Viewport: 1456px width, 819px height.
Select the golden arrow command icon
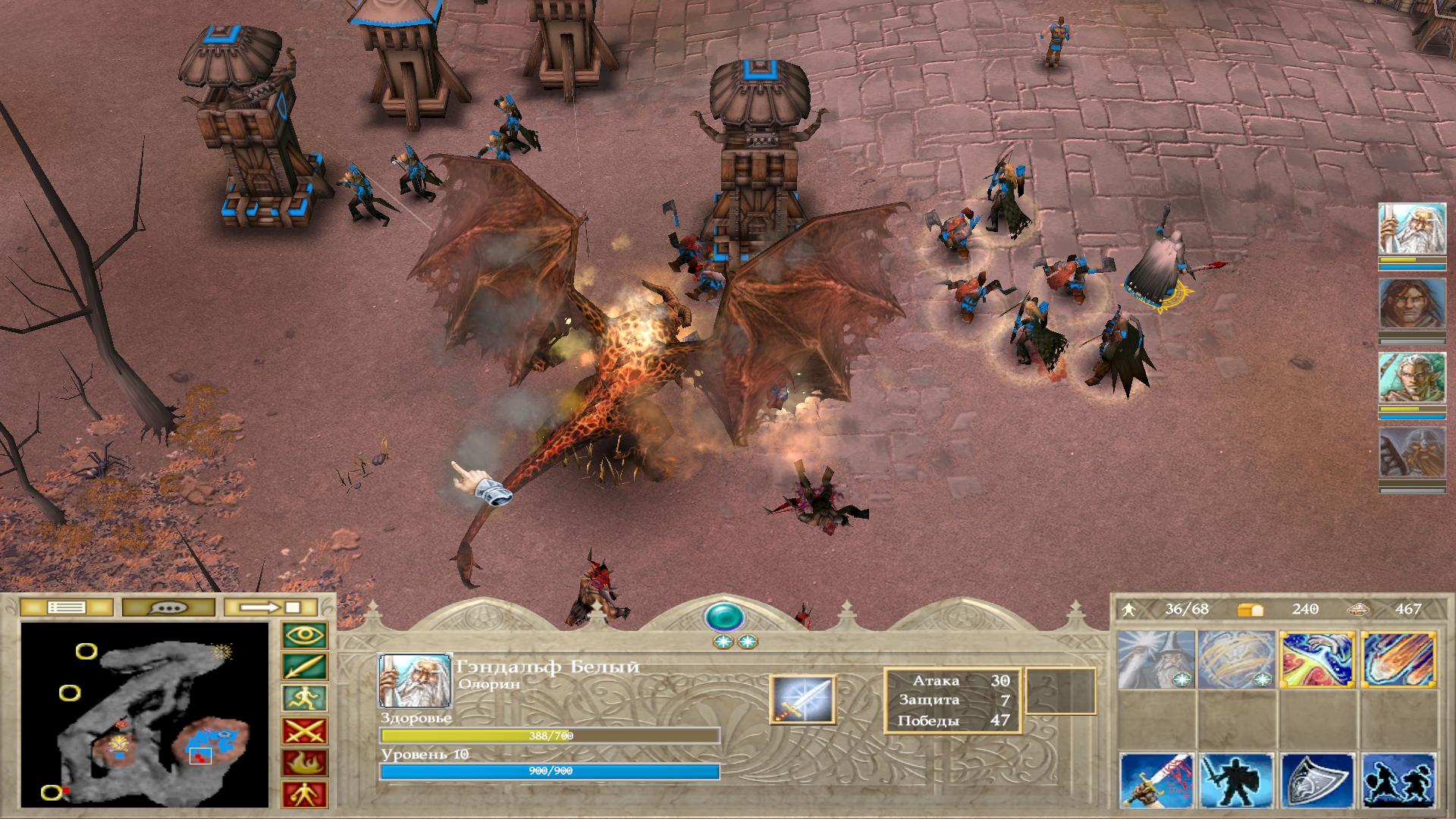305,667
